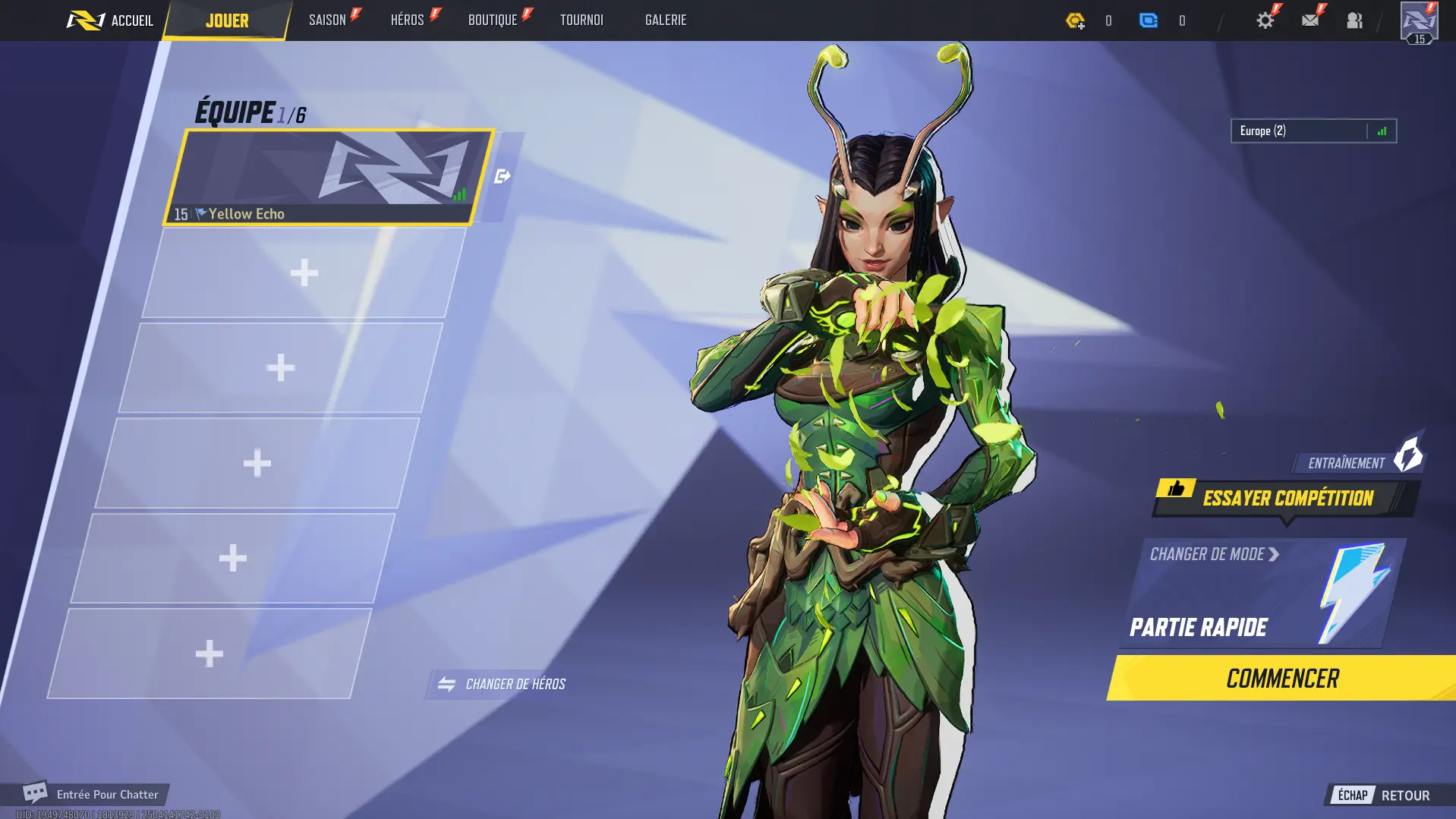Click the blue Lattice currency icon
The height and width of the screenshot is (819, 1456).
(x=1149, y=20)
